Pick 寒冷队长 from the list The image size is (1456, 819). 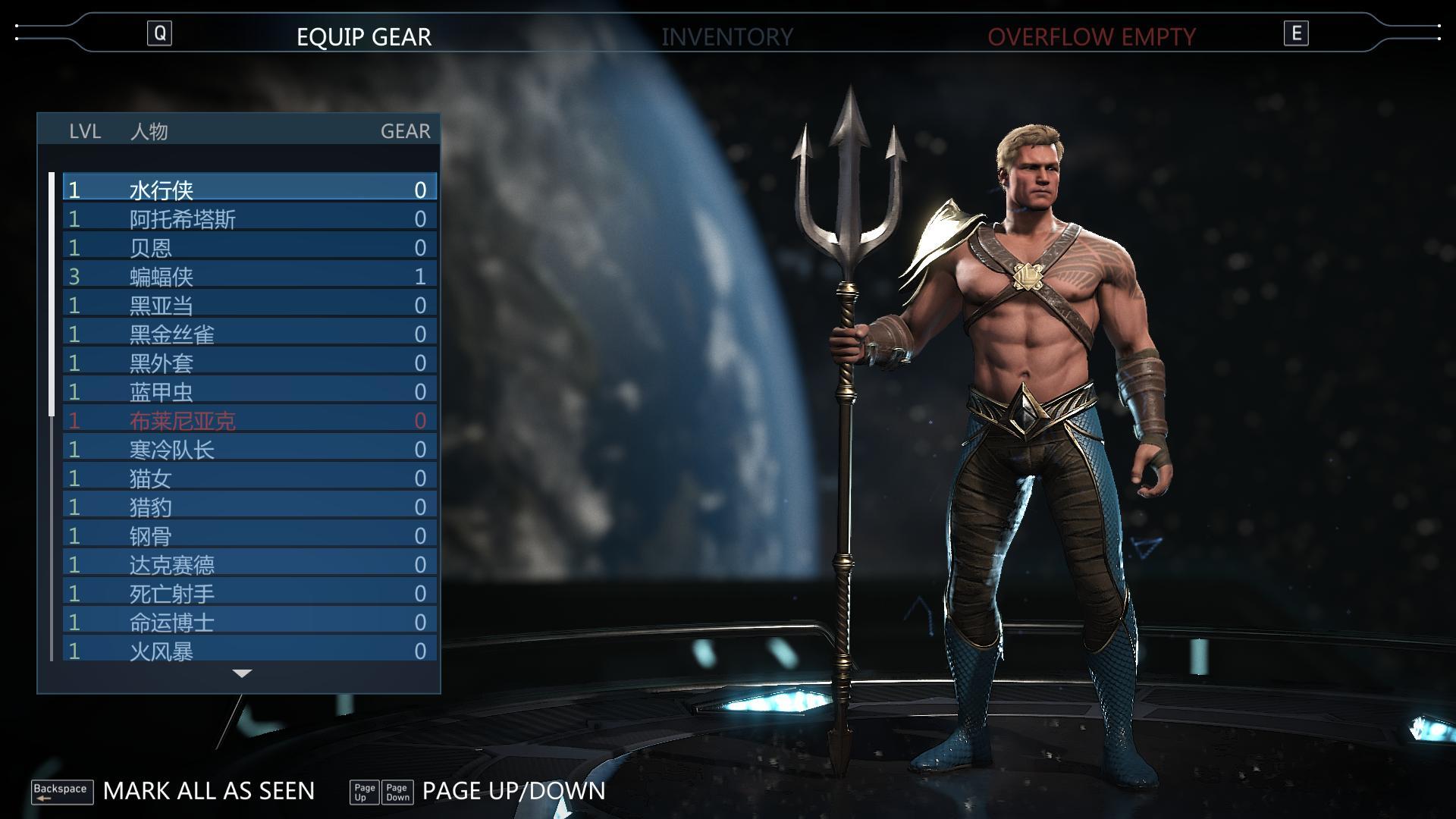point(249,449)
